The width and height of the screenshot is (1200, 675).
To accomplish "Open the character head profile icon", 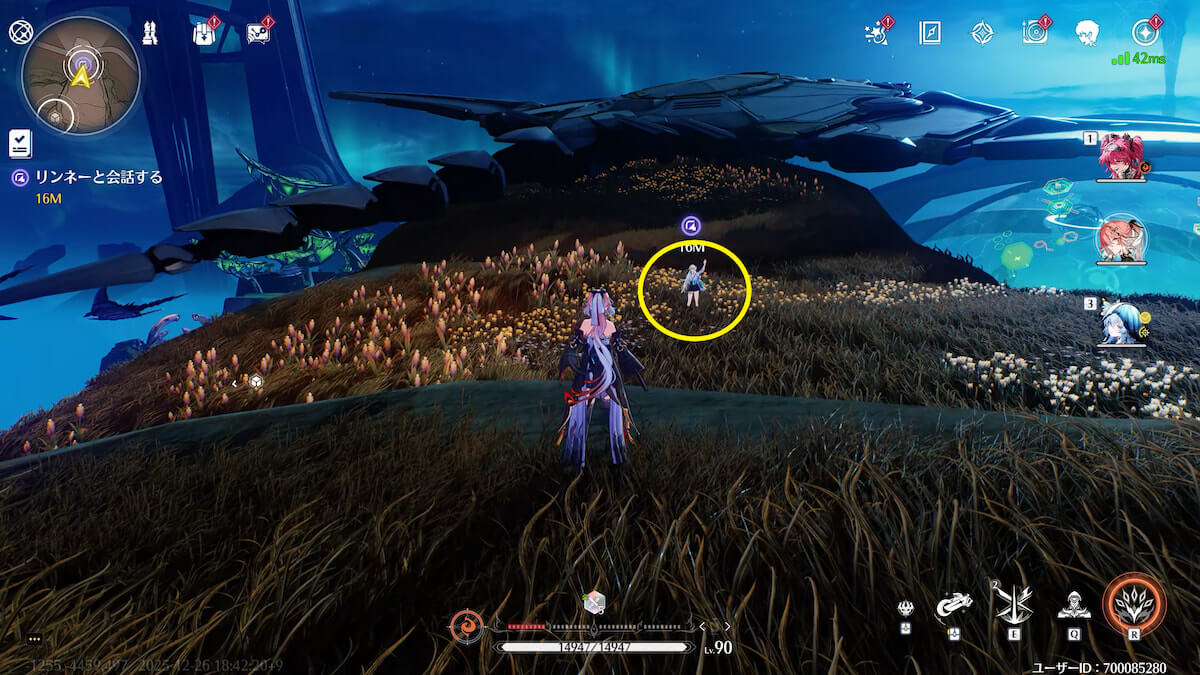I will coord(1088,33).
